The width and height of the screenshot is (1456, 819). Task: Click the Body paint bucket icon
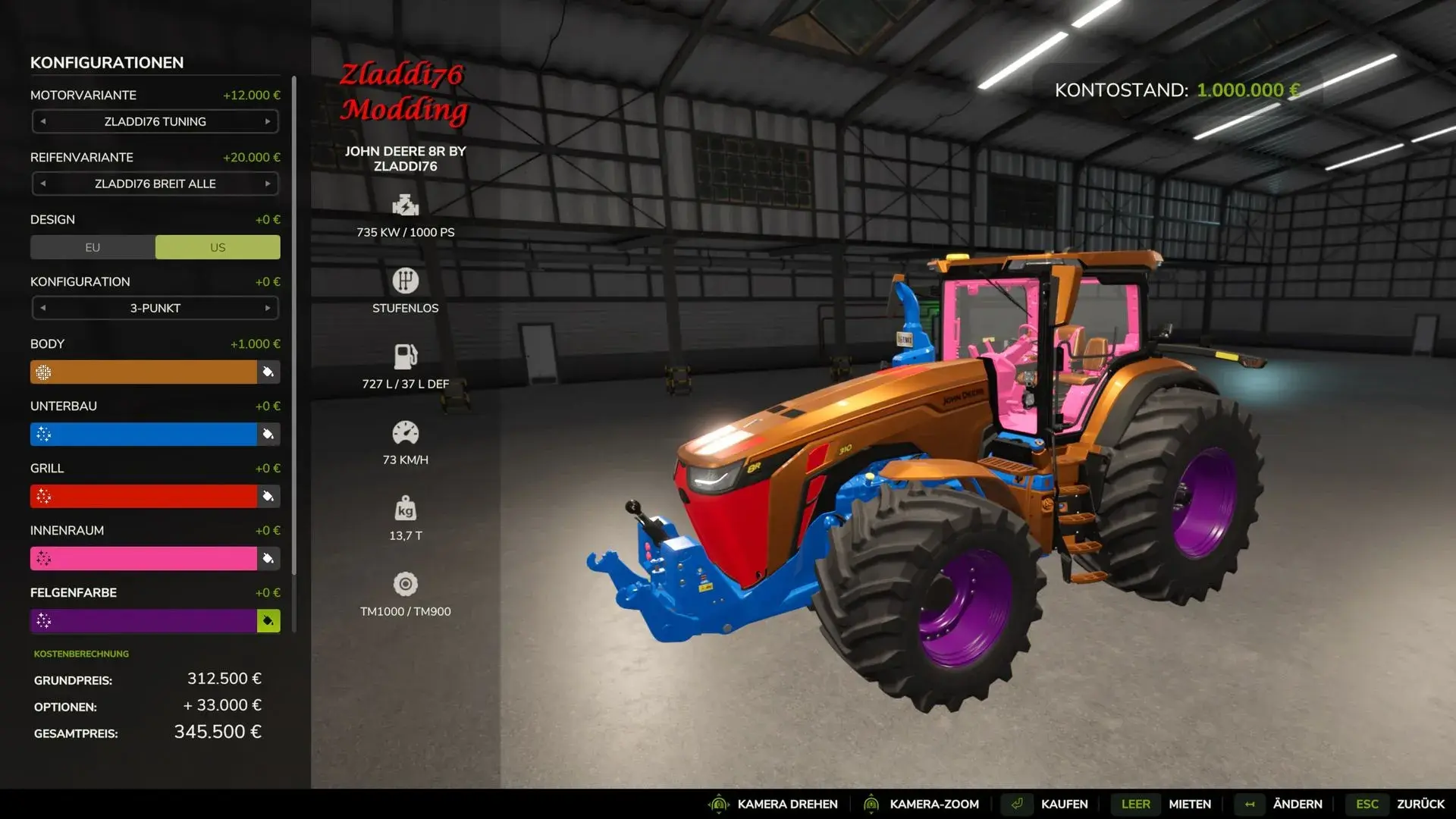pyautogui.click(x=268, y=372)
